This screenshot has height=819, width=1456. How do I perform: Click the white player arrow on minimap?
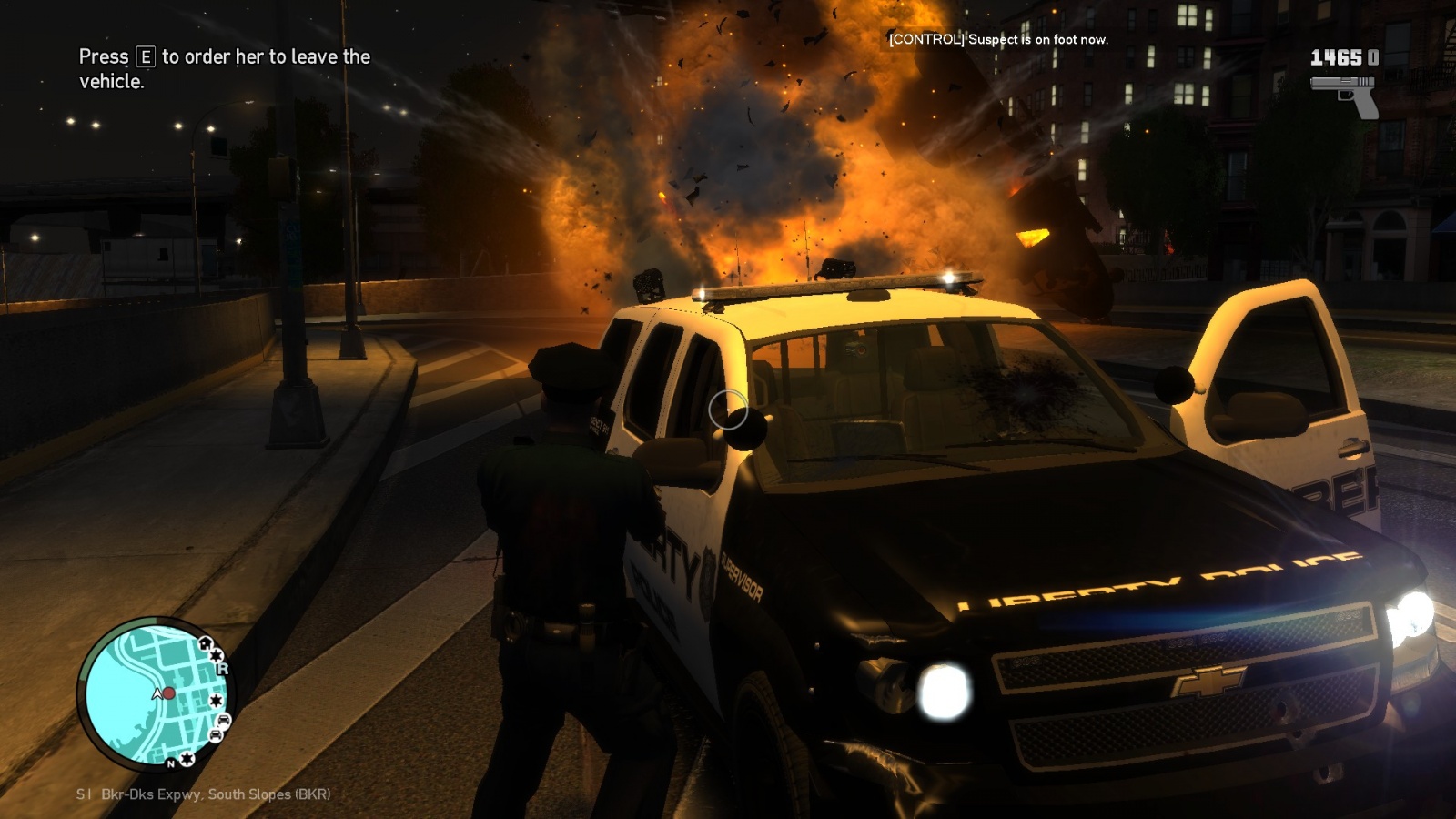pyautogui.click(x=157, y=694)
